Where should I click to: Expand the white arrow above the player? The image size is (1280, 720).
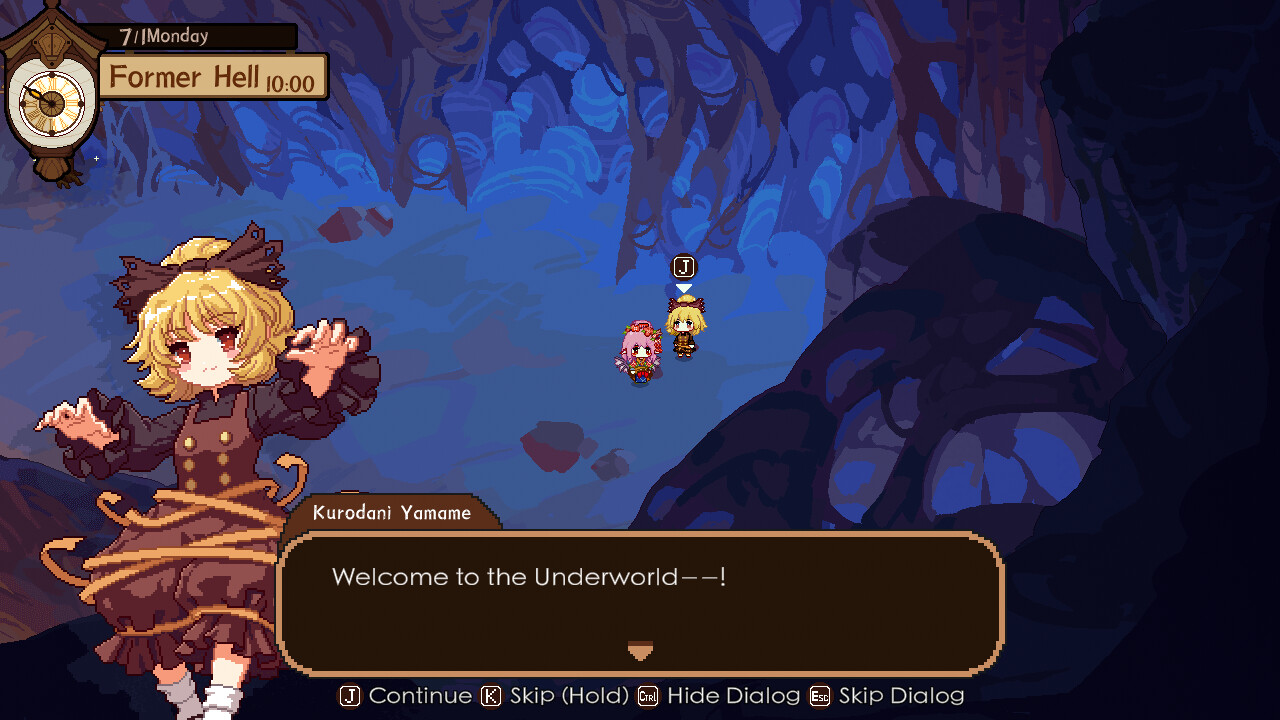(x=684, y=286)
